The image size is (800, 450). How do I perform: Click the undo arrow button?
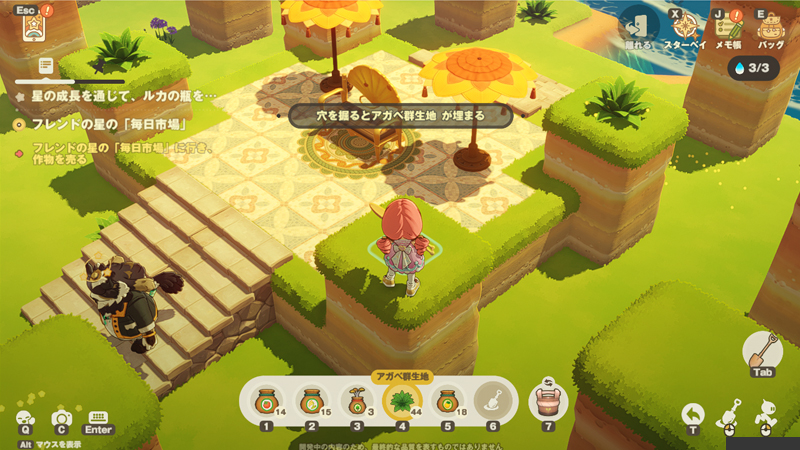pos(693,413)
